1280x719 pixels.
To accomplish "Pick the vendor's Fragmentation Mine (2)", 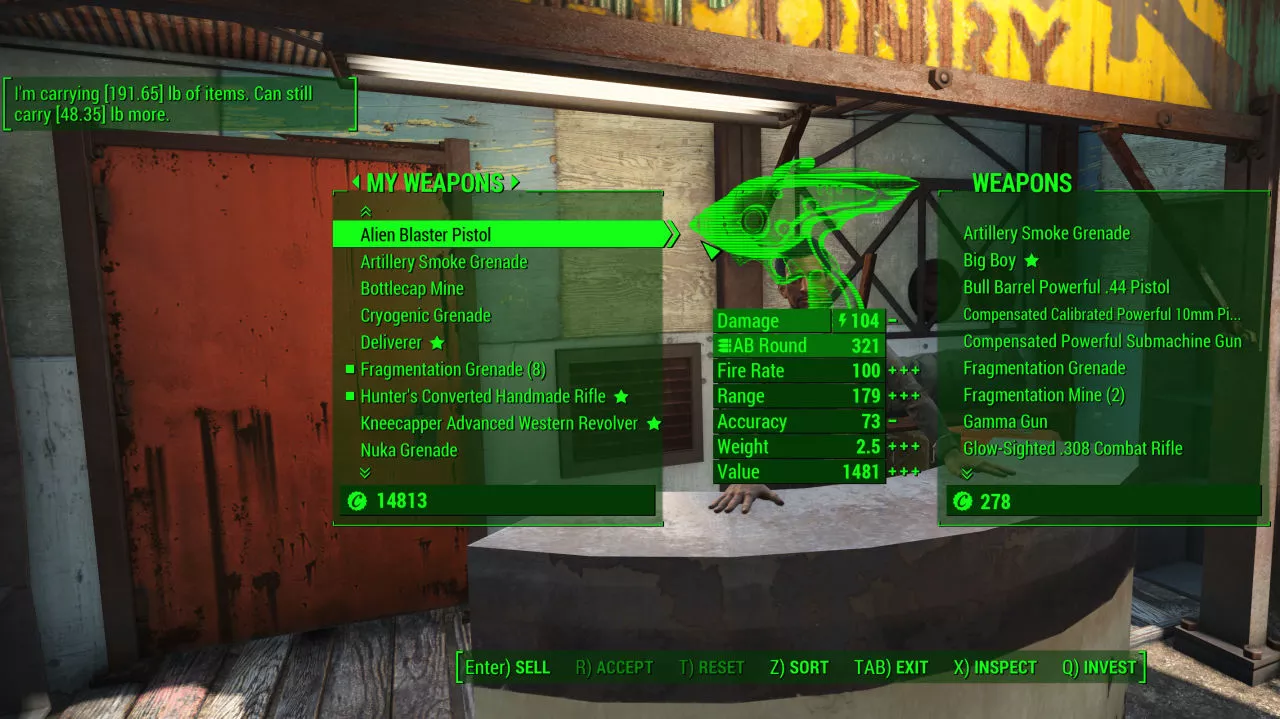I will (x=1044, y=396).
